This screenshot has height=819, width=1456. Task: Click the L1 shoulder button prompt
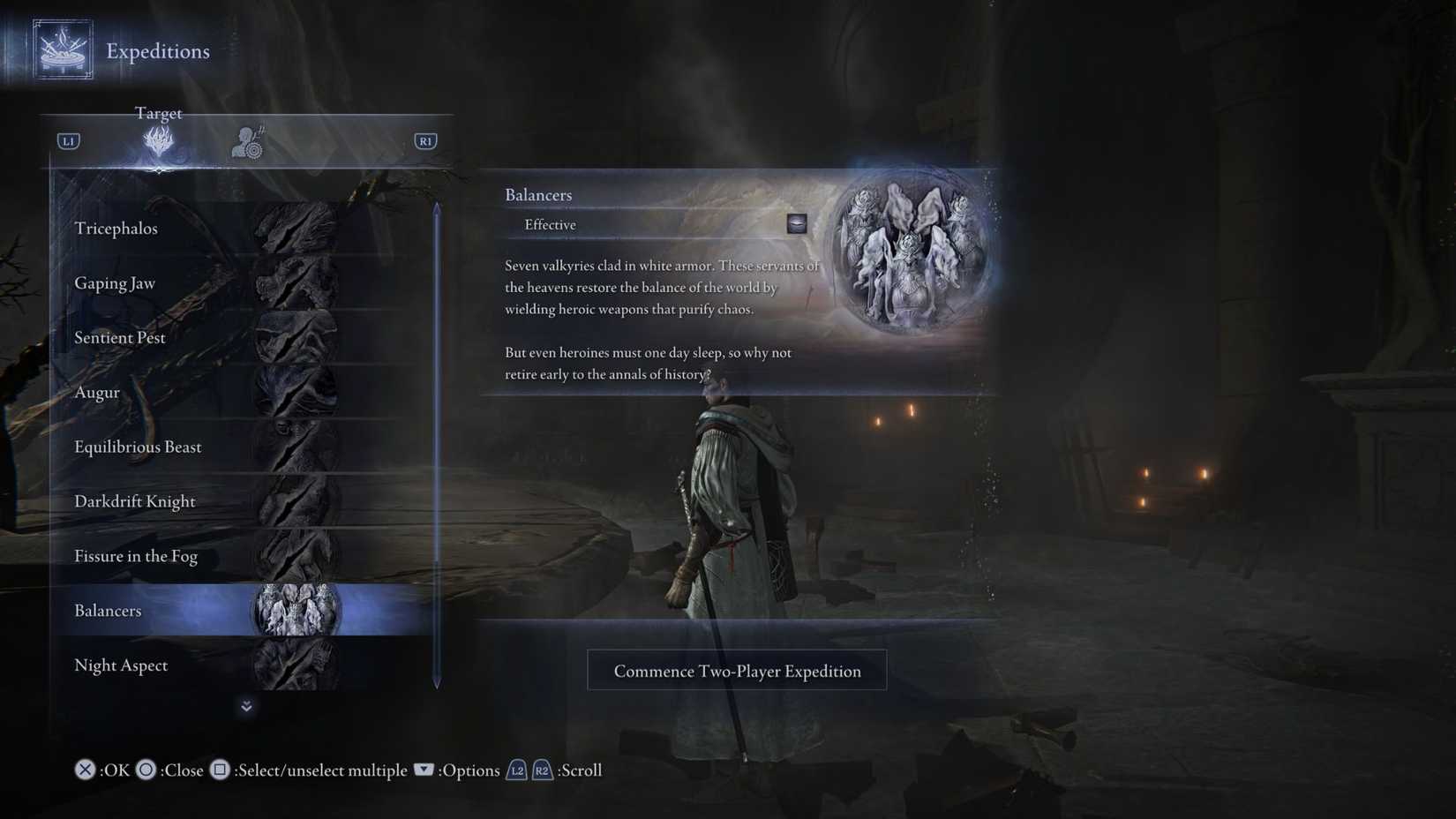[x=67, y=139]
